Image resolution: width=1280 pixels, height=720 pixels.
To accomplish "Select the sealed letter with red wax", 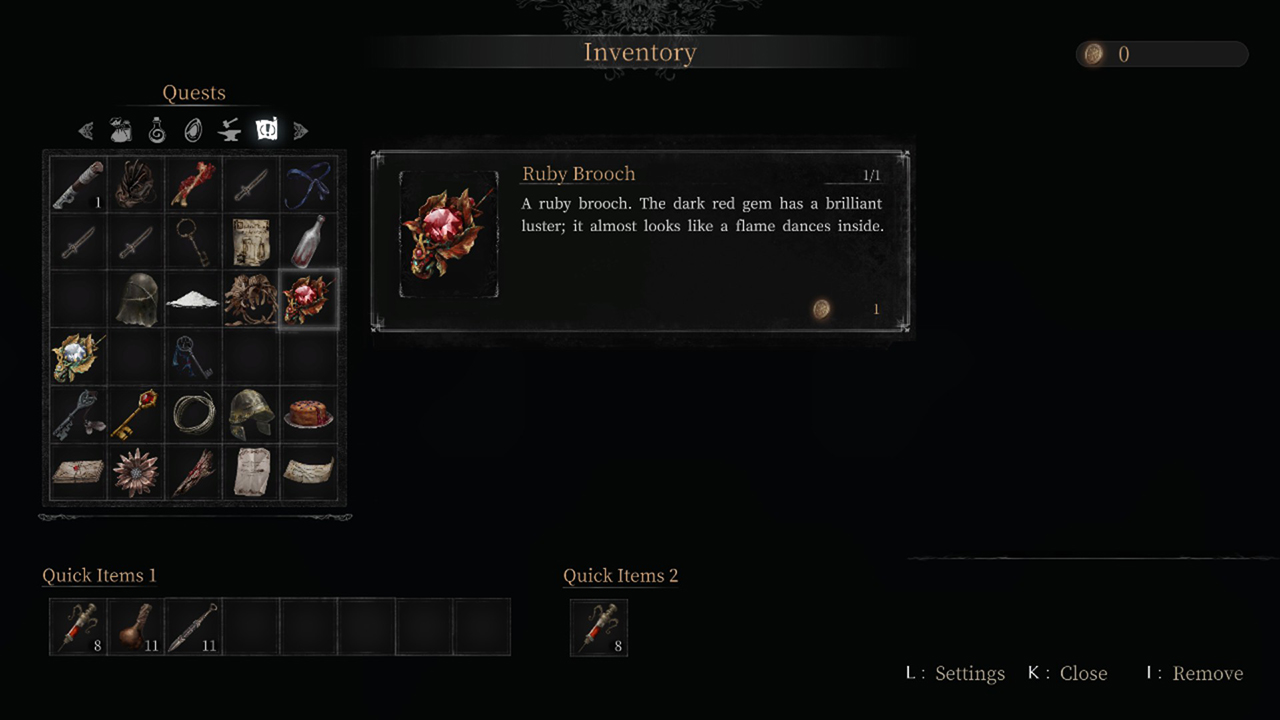I will (x=77, y=472).
